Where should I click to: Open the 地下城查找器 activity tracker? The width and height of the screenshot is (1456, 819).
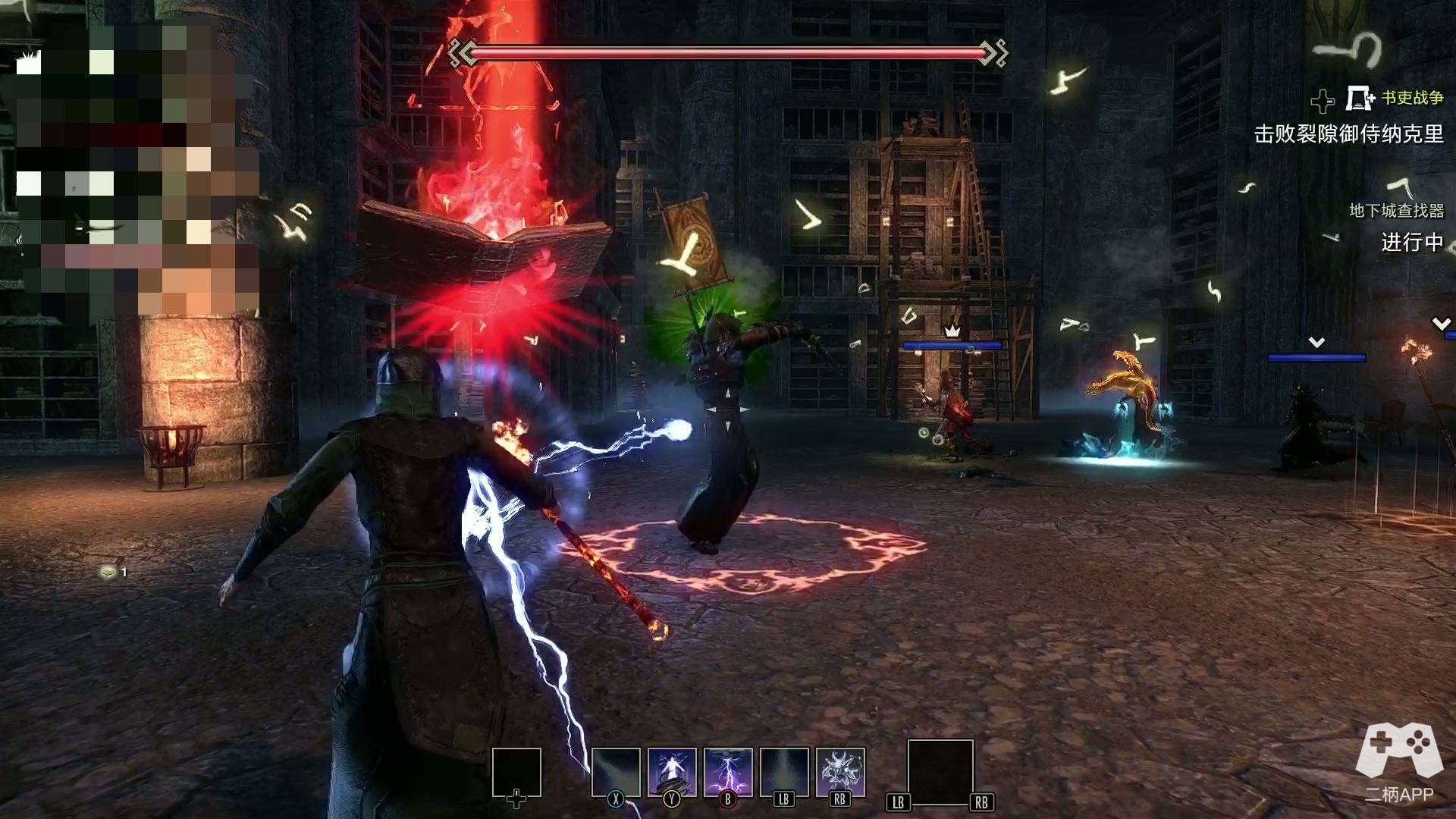1396,211
